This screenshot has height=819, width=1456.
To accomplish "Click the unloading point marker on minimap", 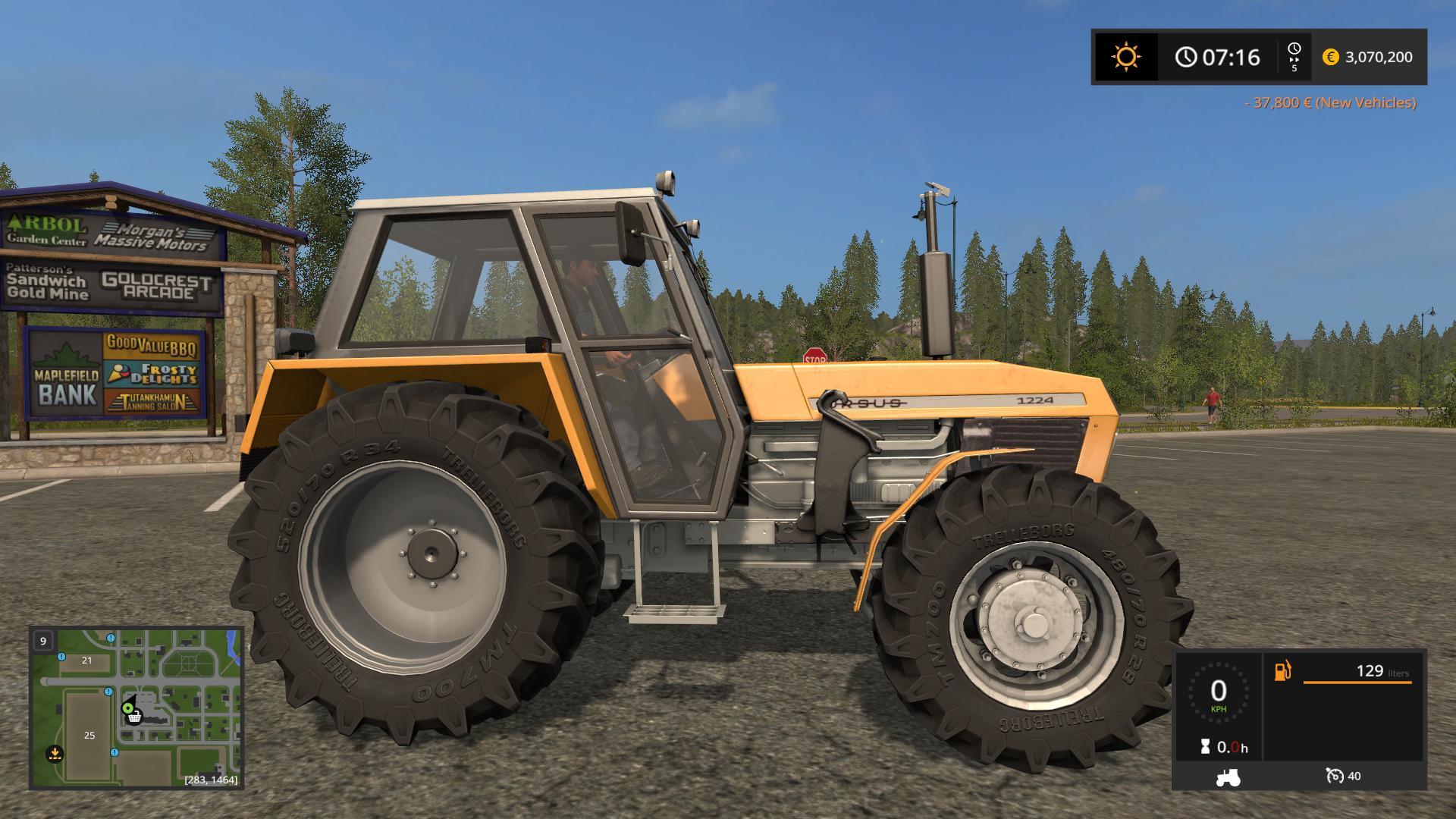I will point(54,754).
